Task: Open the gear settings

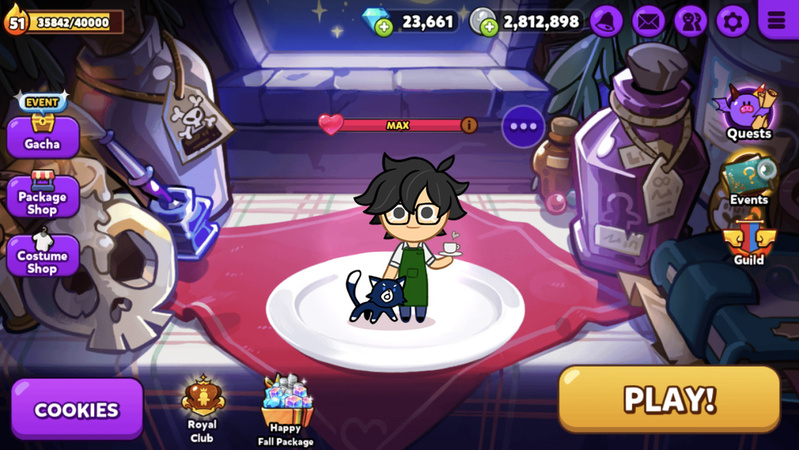Action: (x=732, y=20)
